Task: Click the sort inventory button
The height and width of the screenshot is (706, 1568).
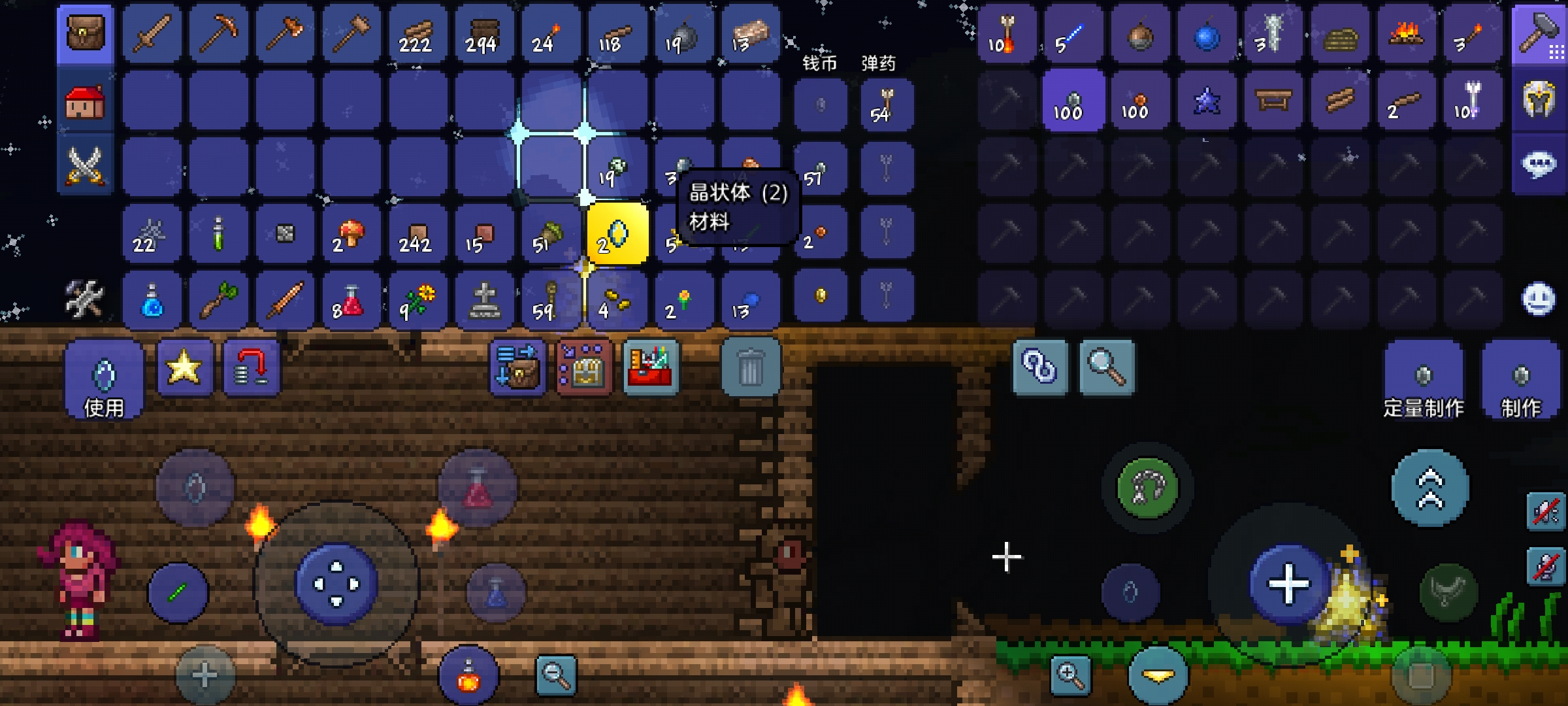Action: 517,367
